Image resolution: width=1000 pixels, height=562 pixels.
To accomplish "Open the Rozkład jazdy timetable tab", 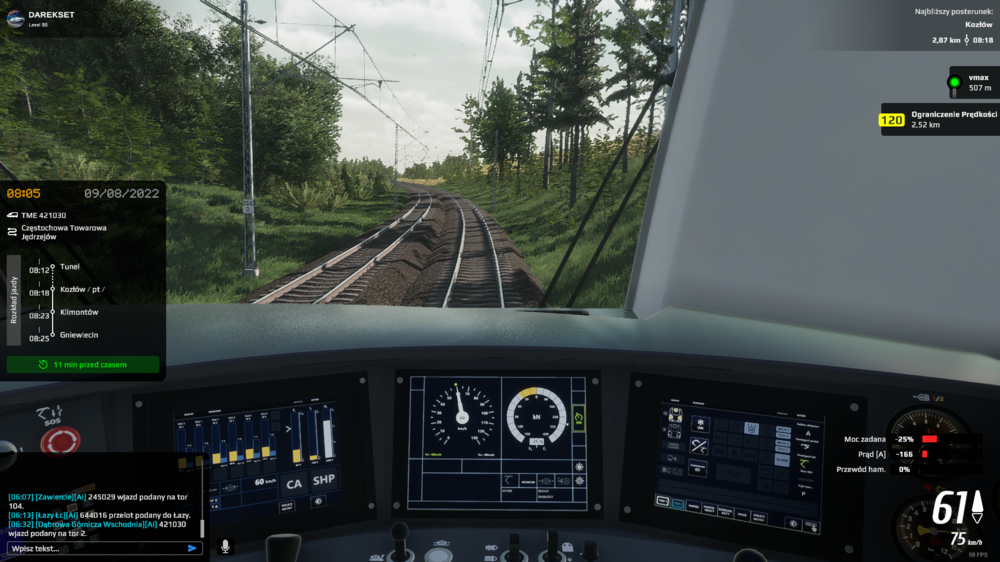I will [x=14, y=298].
